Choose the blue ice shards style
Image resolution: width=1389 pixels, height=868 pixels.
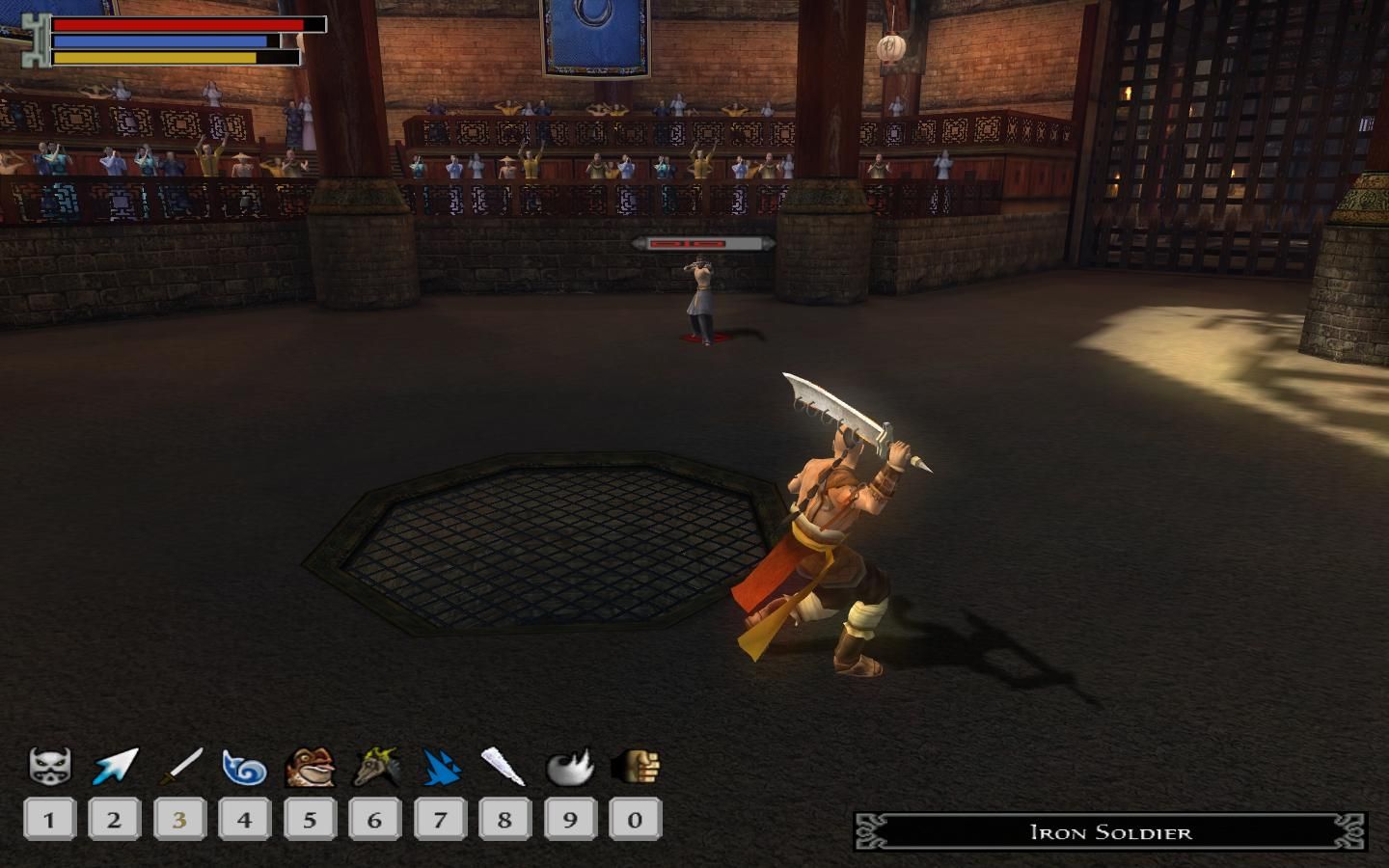pyautogui.click(x=440, y=768)
